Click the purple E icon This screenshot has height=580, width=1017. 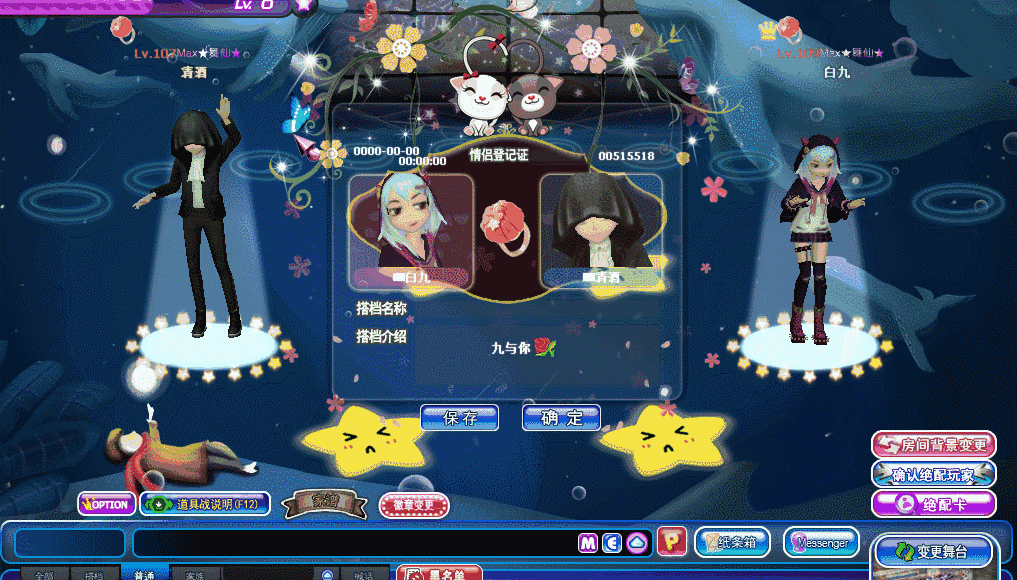(612, 543)
